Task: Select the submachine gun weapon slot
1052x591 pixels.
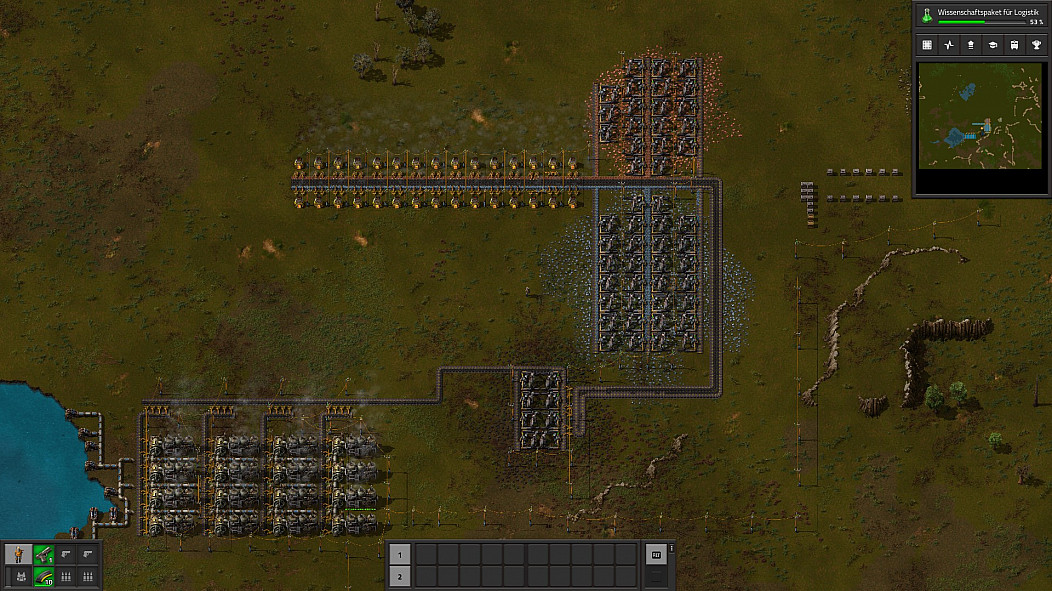Action: pos(43,554)
